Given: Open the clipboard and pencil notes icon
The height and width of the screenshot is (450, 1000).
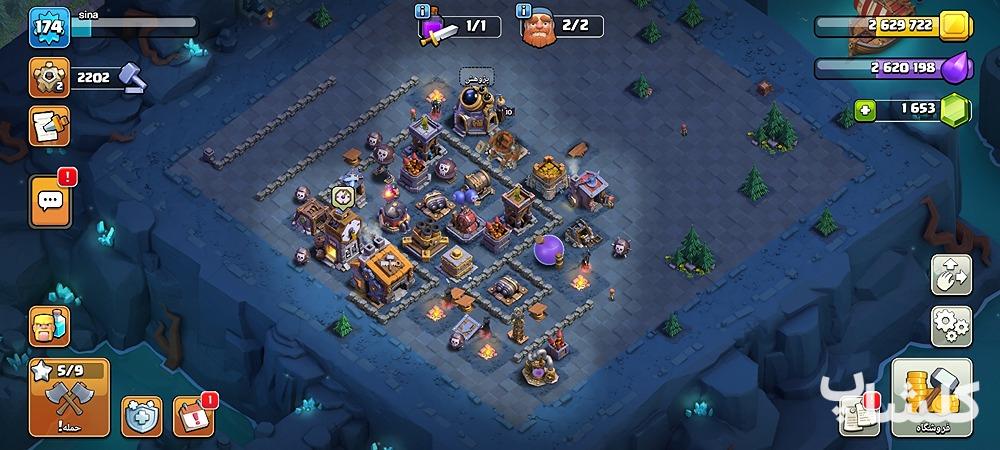Looking at the screenshot, I should point(49,126).
